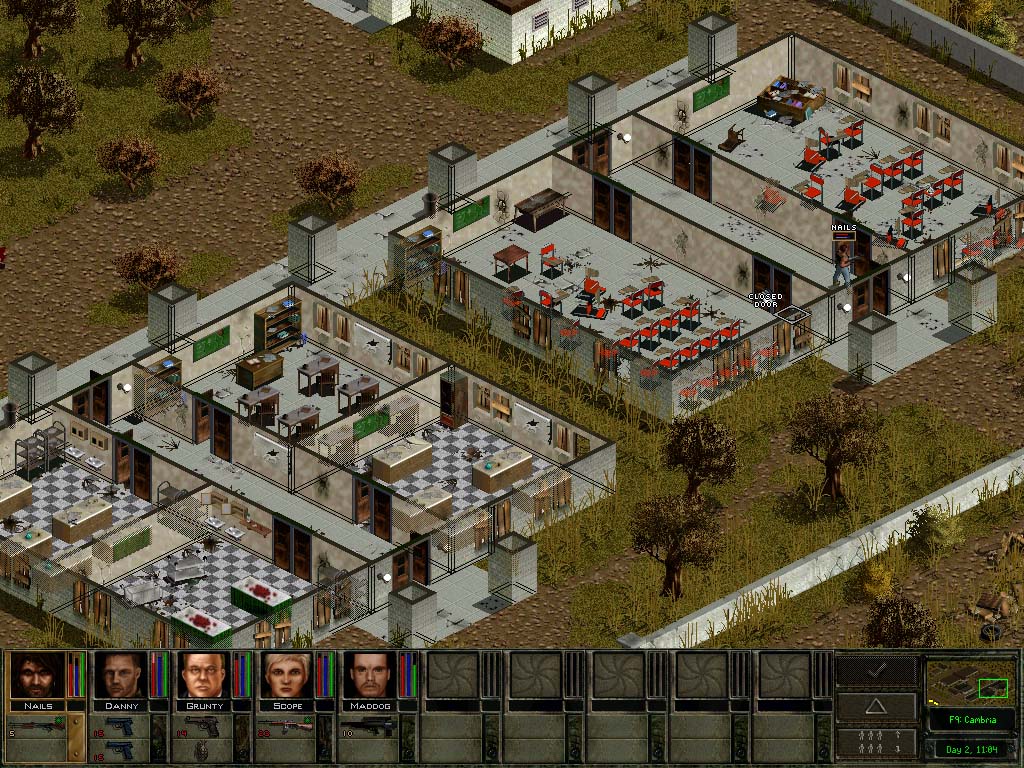
Task: Click the triangle button
Action: (876, 706)
